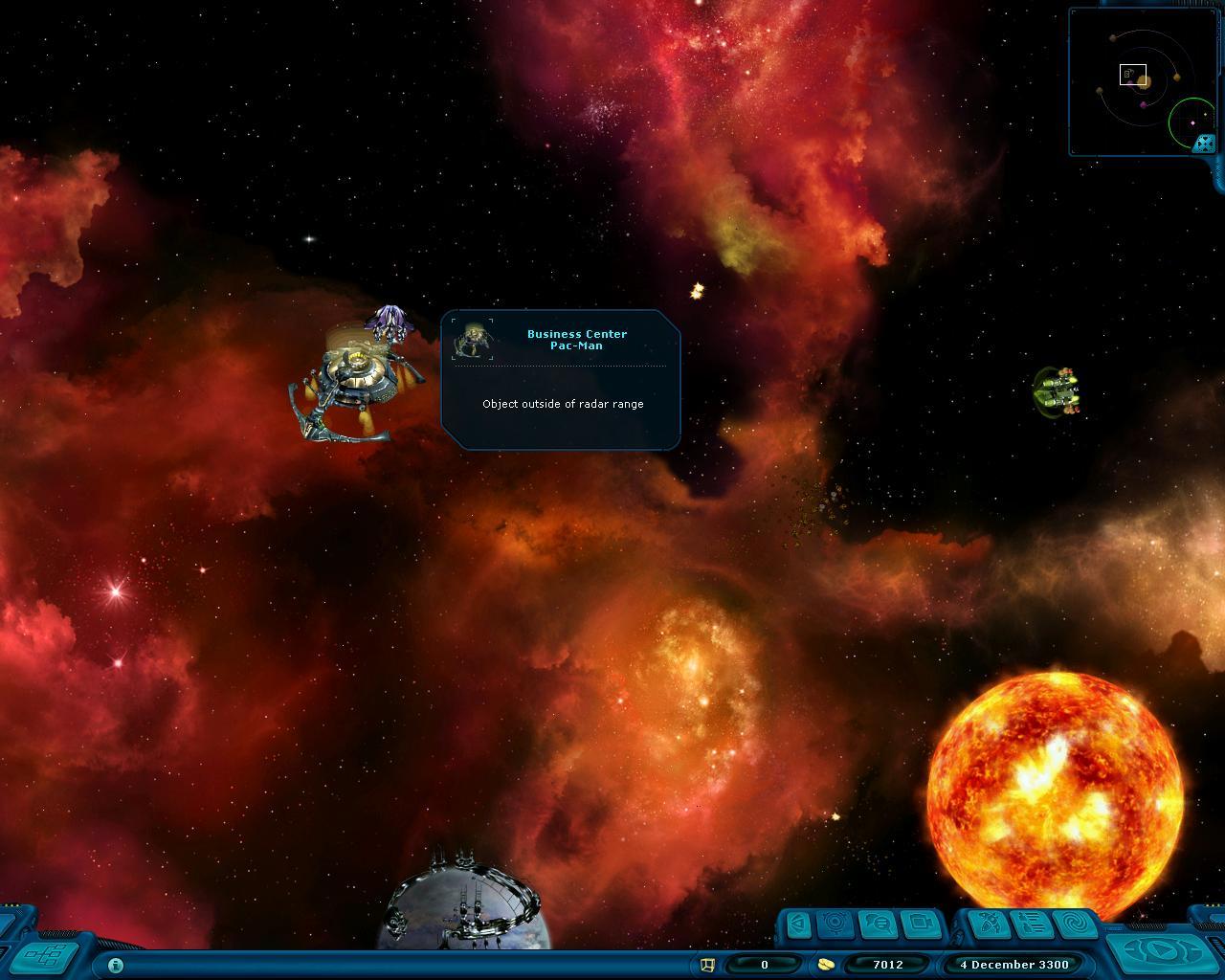Click the left-pointing arrow toolbar button
This screenshot has width=1225, height=980.
tap(798, 924)
